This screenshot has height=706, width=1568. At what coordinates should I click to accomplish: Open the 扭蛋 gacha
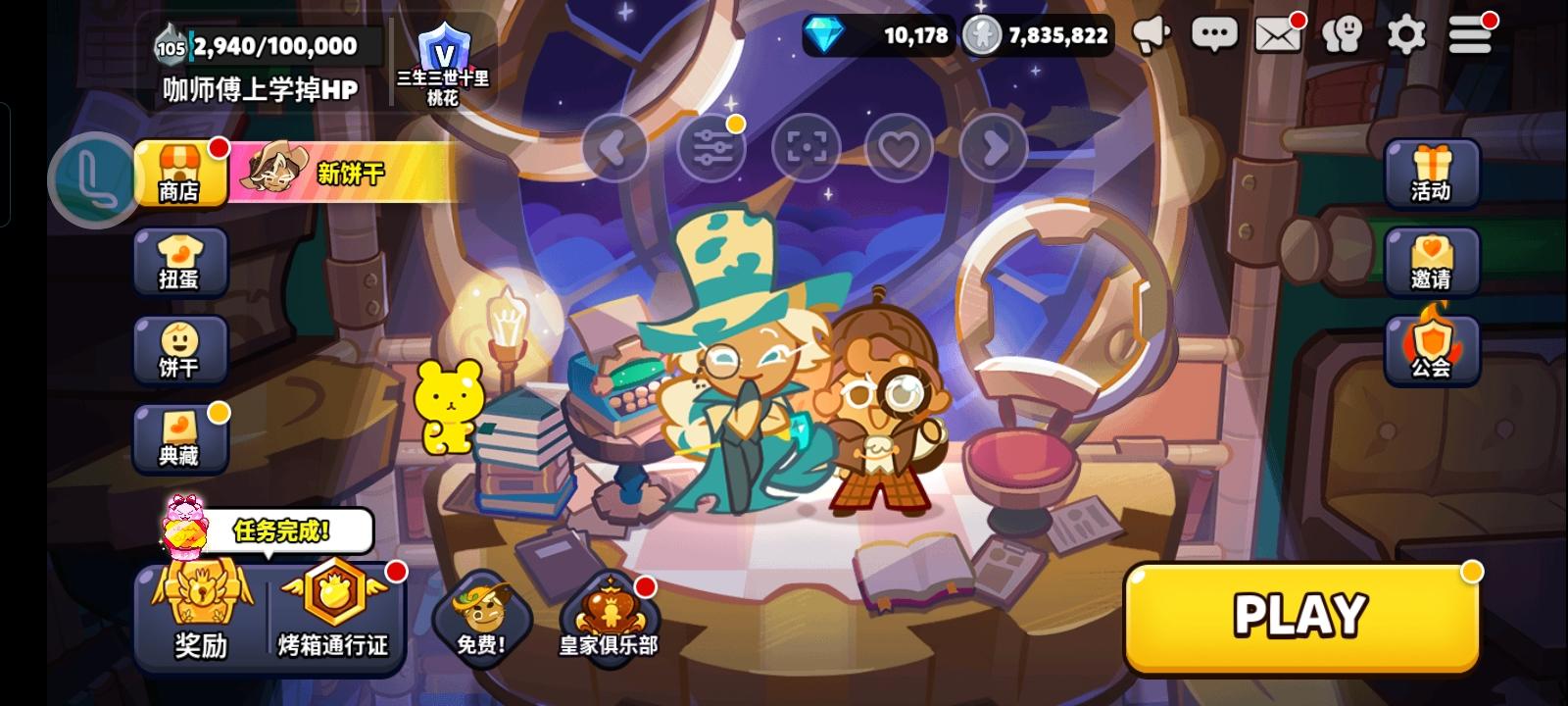(x=180, y=262)
